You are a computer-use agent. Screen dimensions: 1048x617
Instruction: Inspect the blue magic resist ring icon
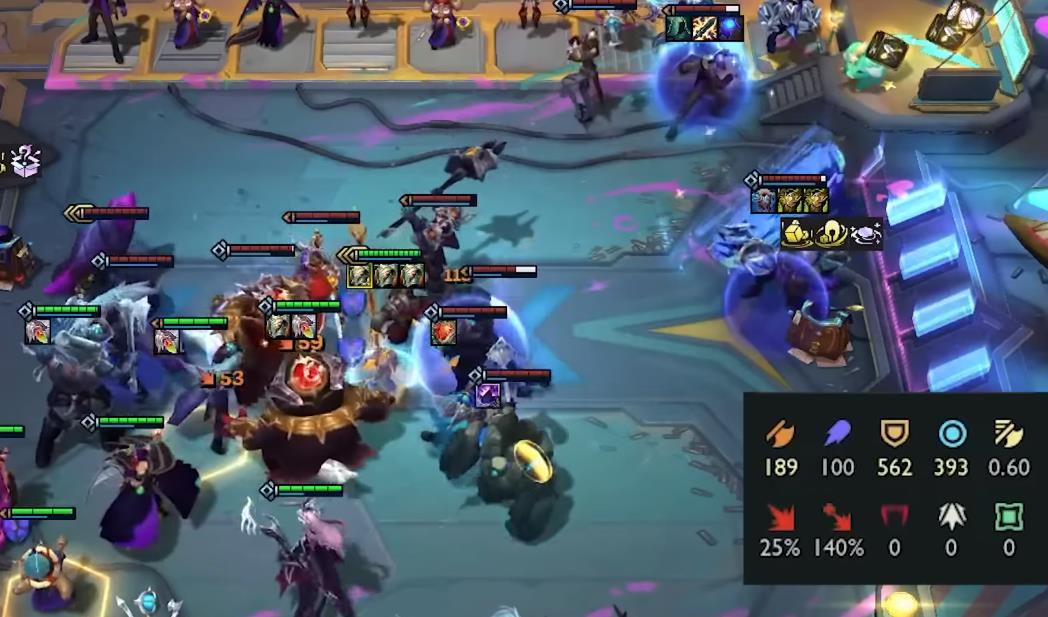click(x=951, y=433)
